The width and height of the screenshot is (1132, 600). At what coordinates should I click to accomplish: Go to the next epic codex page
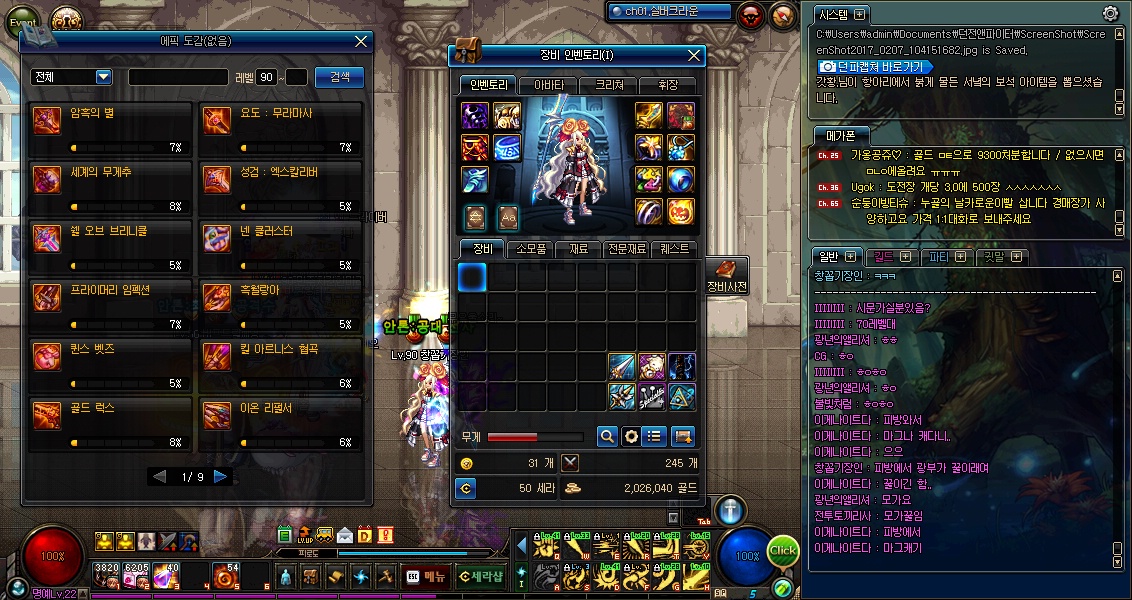tap(221, 477)
